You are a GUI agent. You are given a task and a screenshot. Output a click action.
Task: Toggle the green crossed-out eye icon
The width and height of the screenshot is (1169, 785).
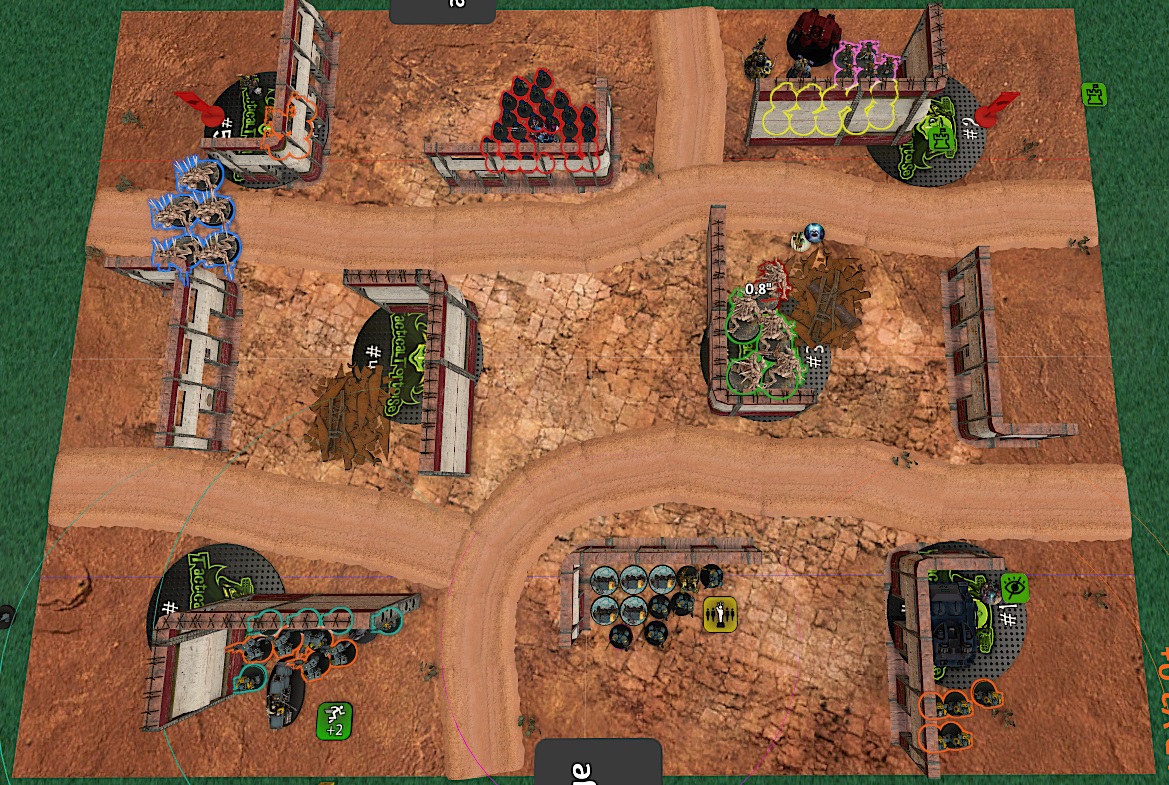1014,587
